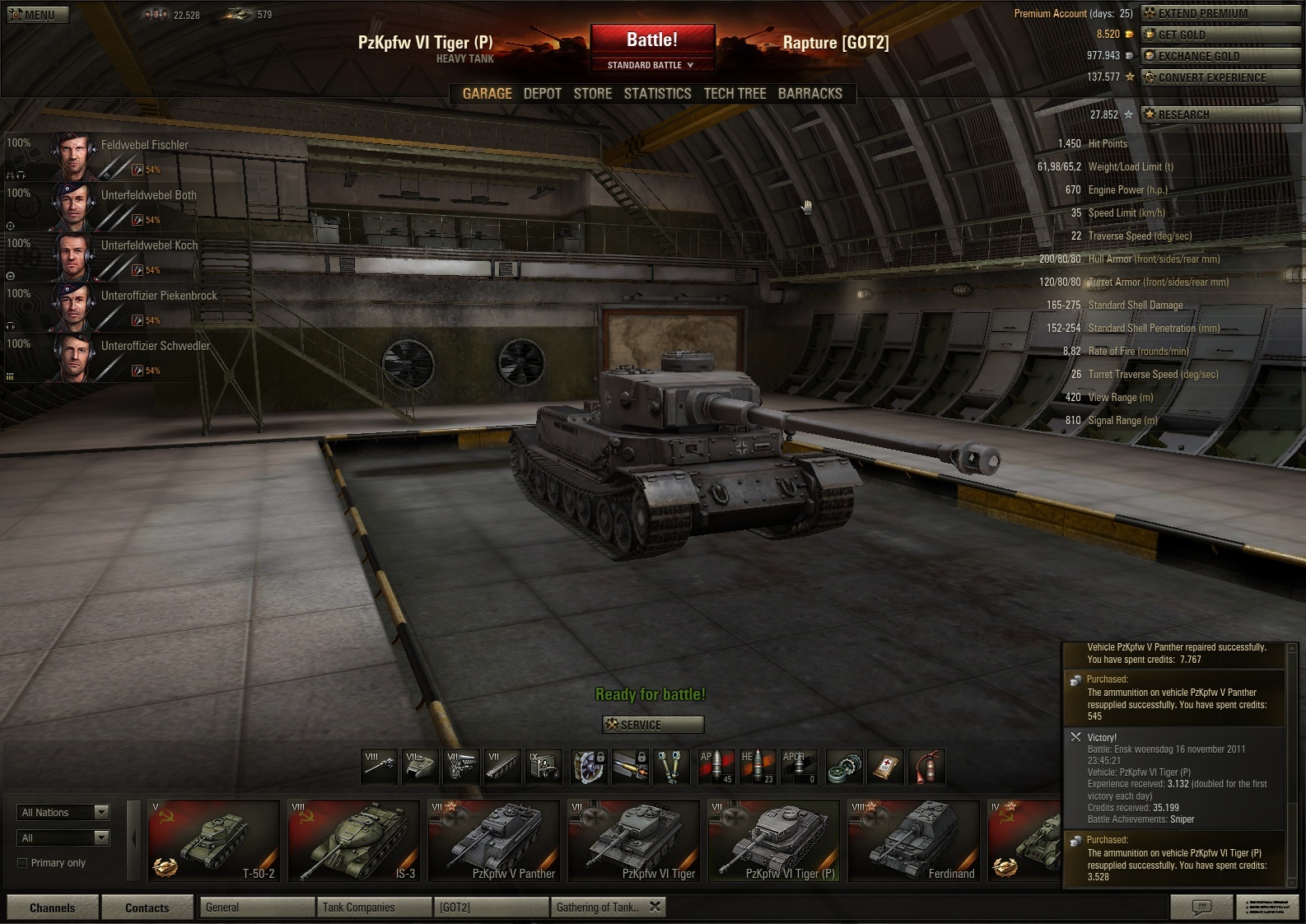This screenshot has width=1306, height=924.
Task: Select the IS-3 tank in the carousel
Action: [354, 841]
